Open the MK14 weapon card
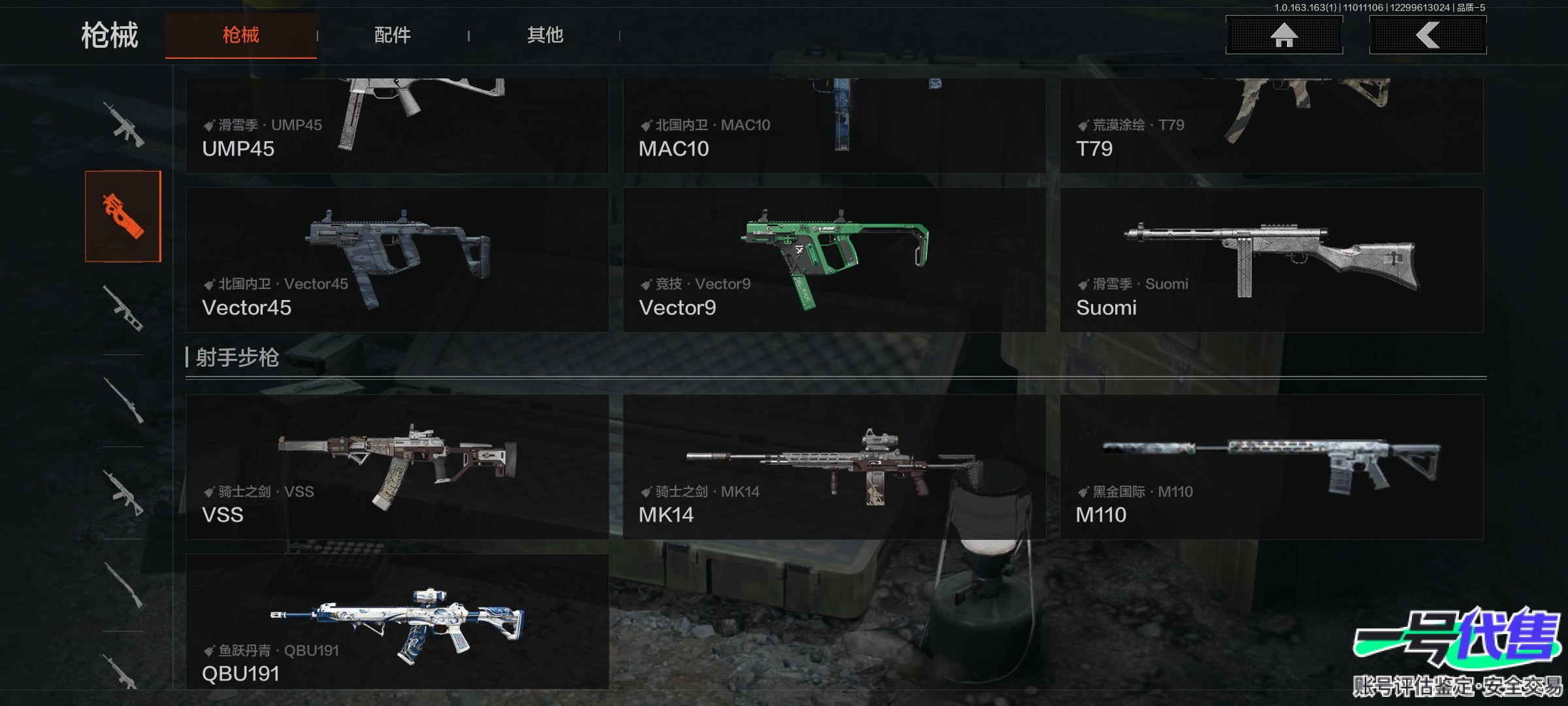Image resolution: width=1568 pixels, height=706 pixels. point(834,467)
